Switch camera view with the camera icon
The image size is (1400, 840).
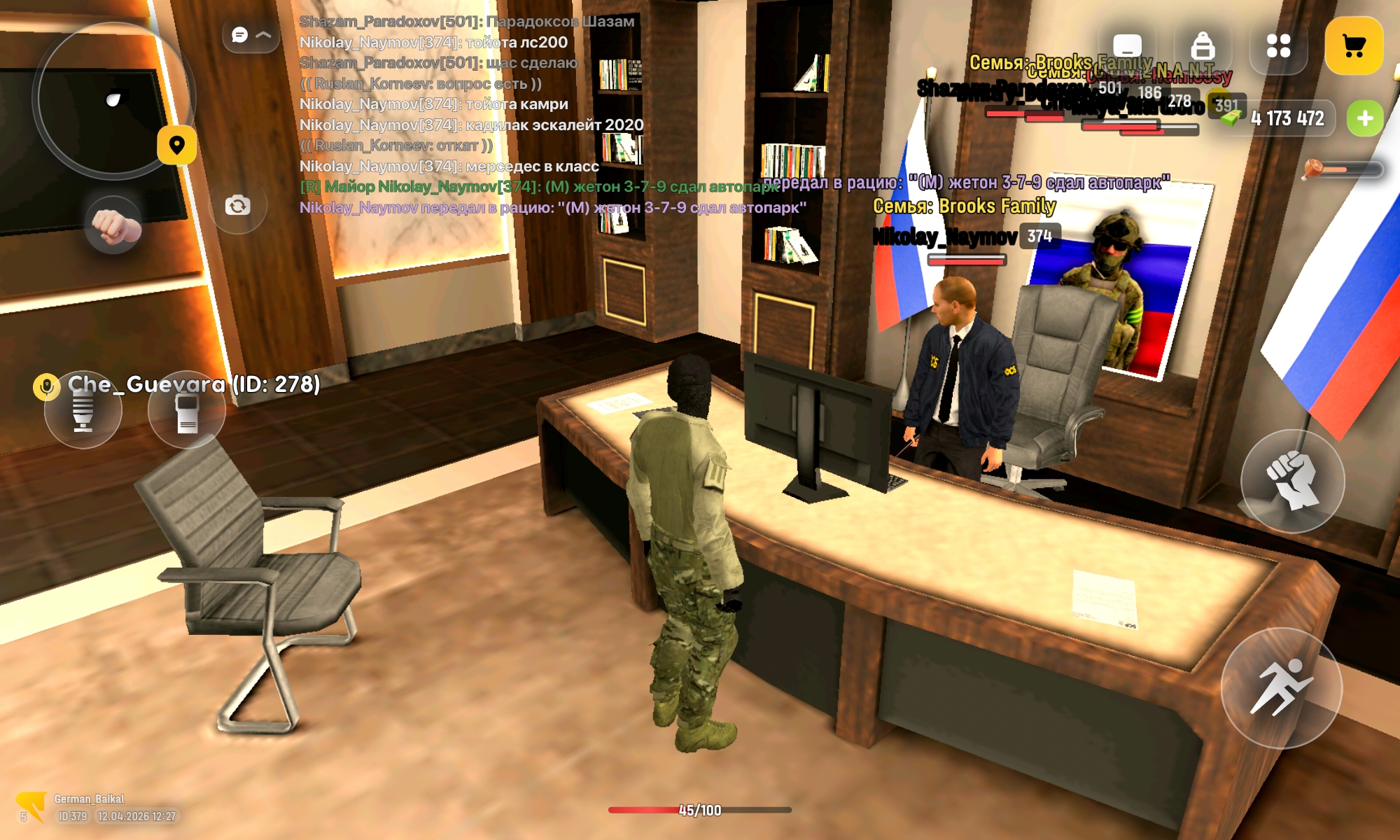click(x=237, y=206)
